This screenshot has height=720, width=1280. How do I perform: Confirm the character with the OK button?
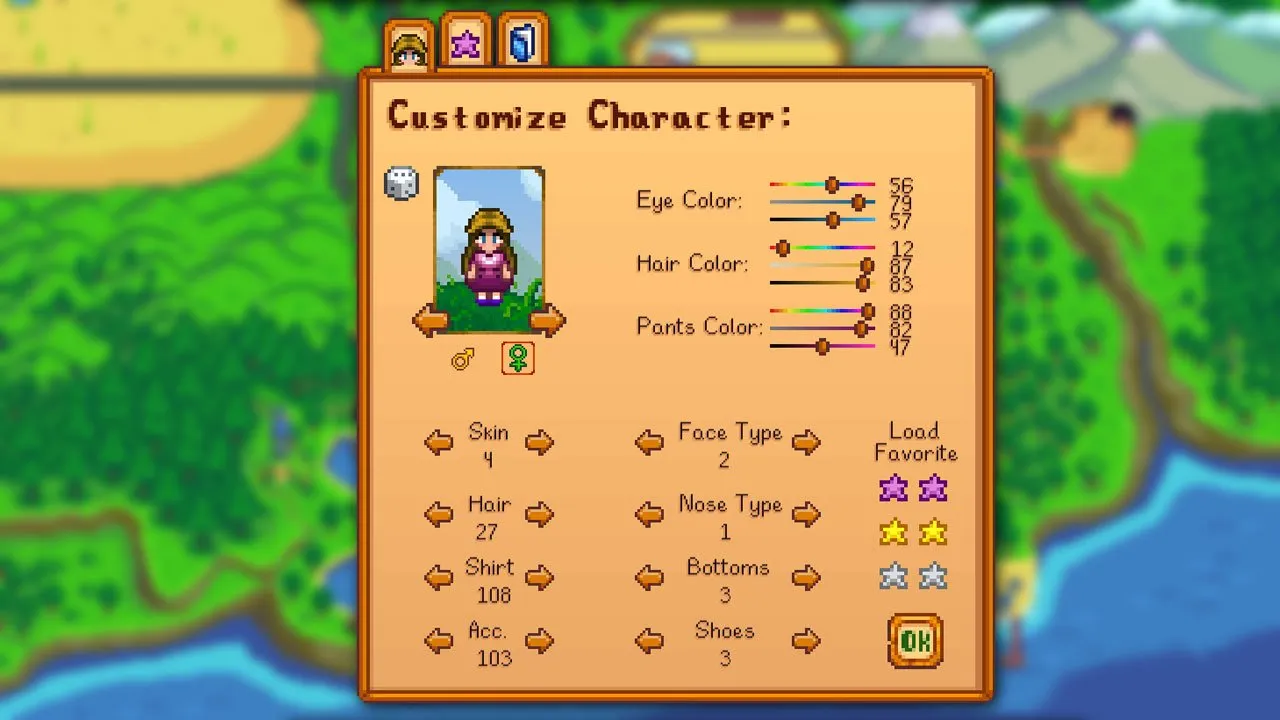914,641
